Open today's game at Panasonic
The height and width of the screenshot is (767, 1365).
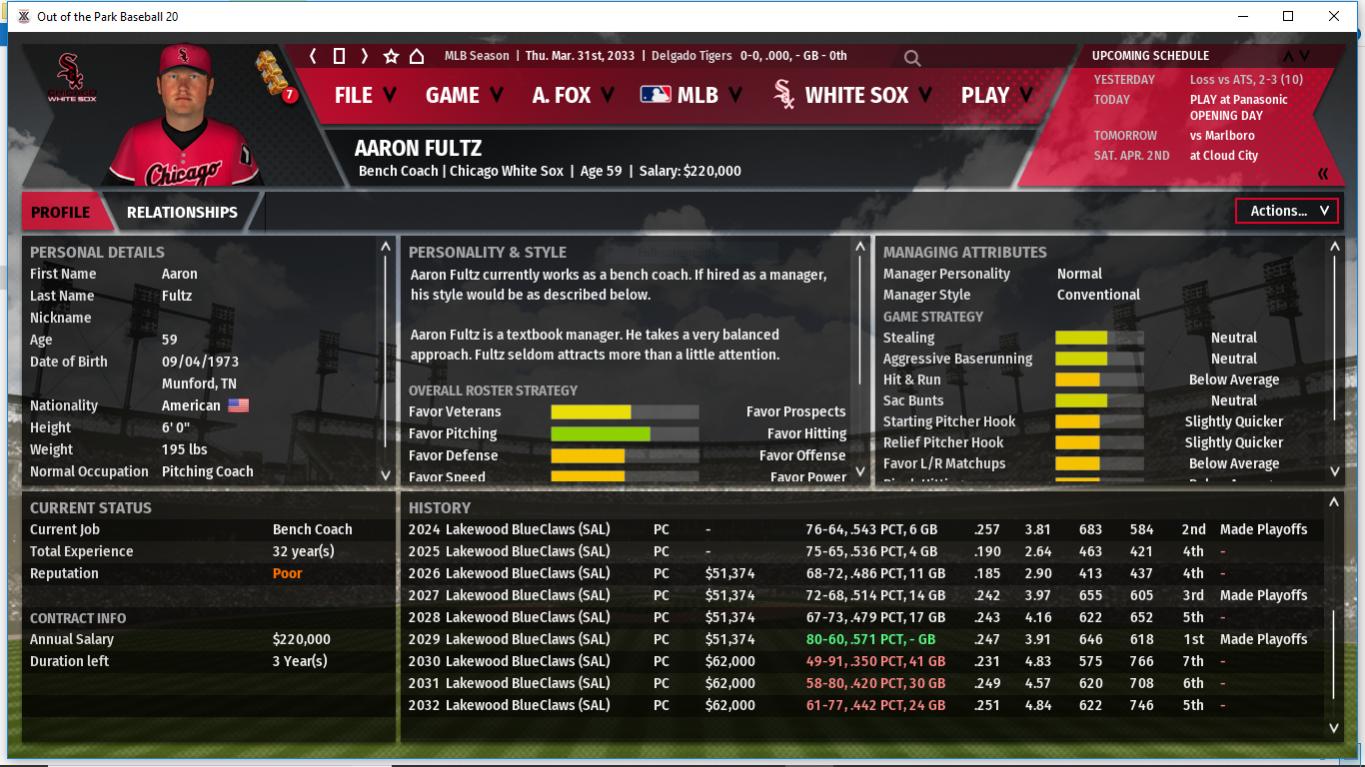coord(1238,99)
